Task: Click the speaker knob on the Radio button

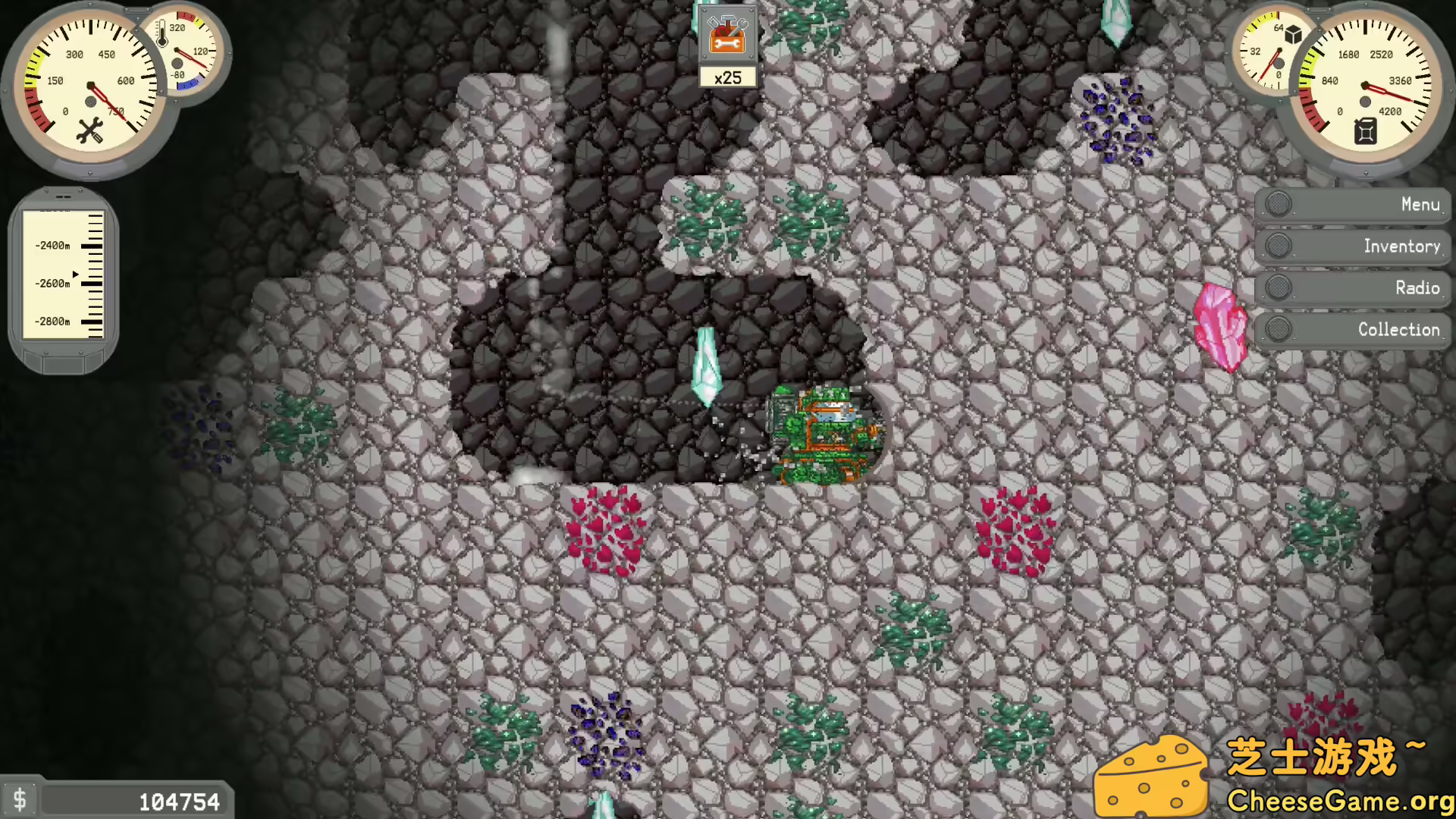Action: click(1278, 287)
